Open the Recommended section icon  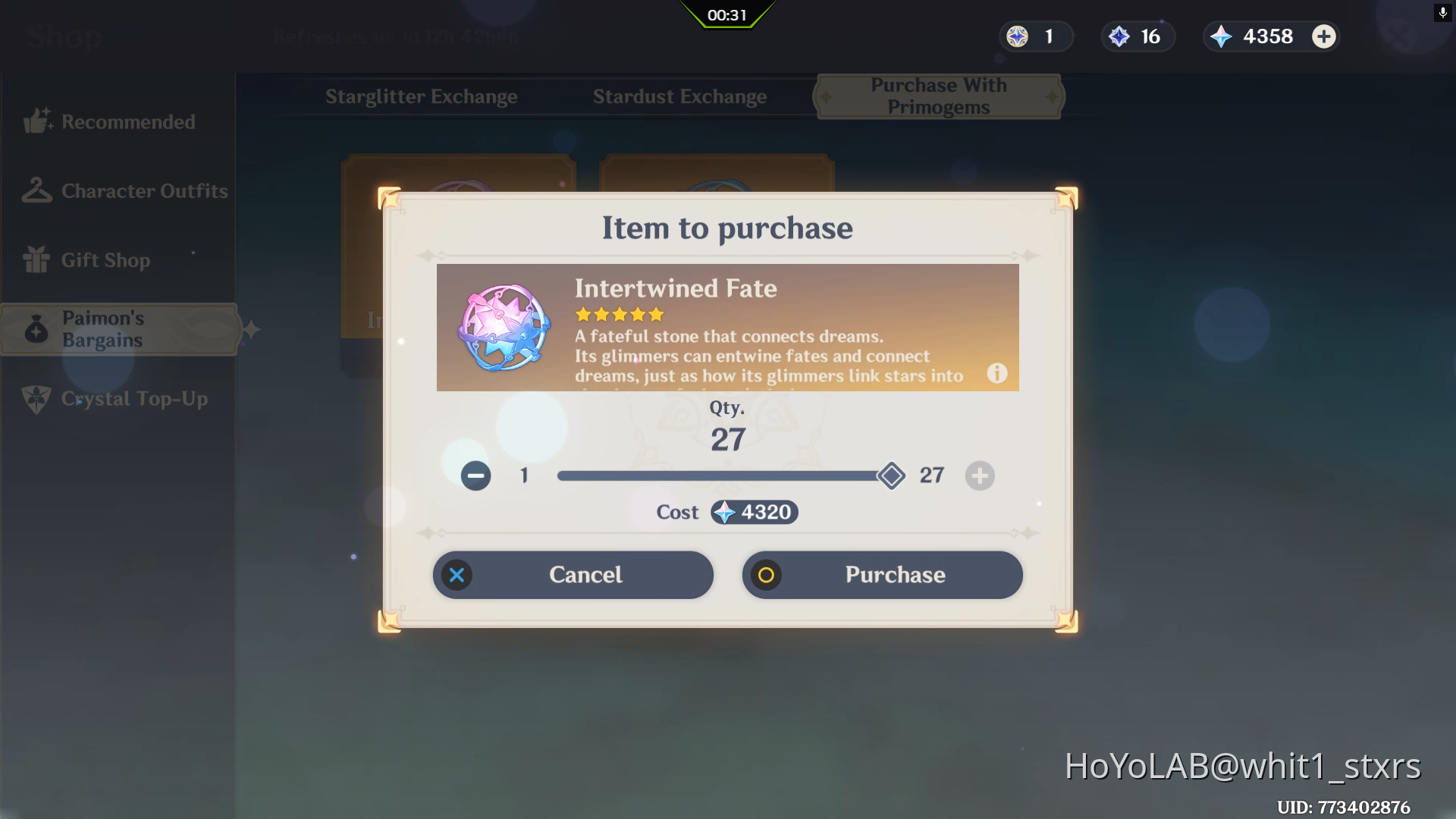coord(36,120)
